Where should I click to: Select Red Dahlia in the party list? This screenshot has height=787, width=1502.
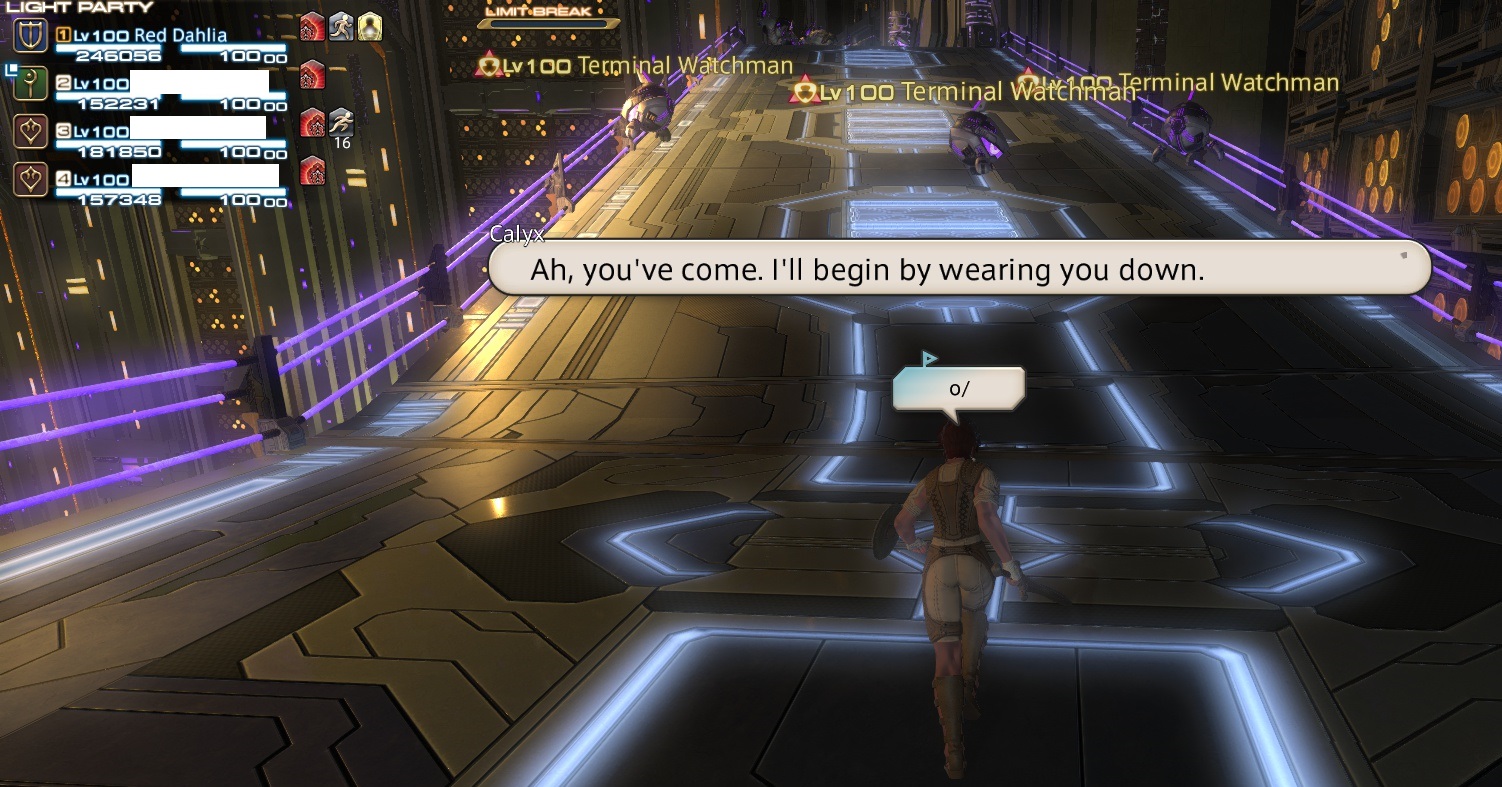click(x=180, y=35)
